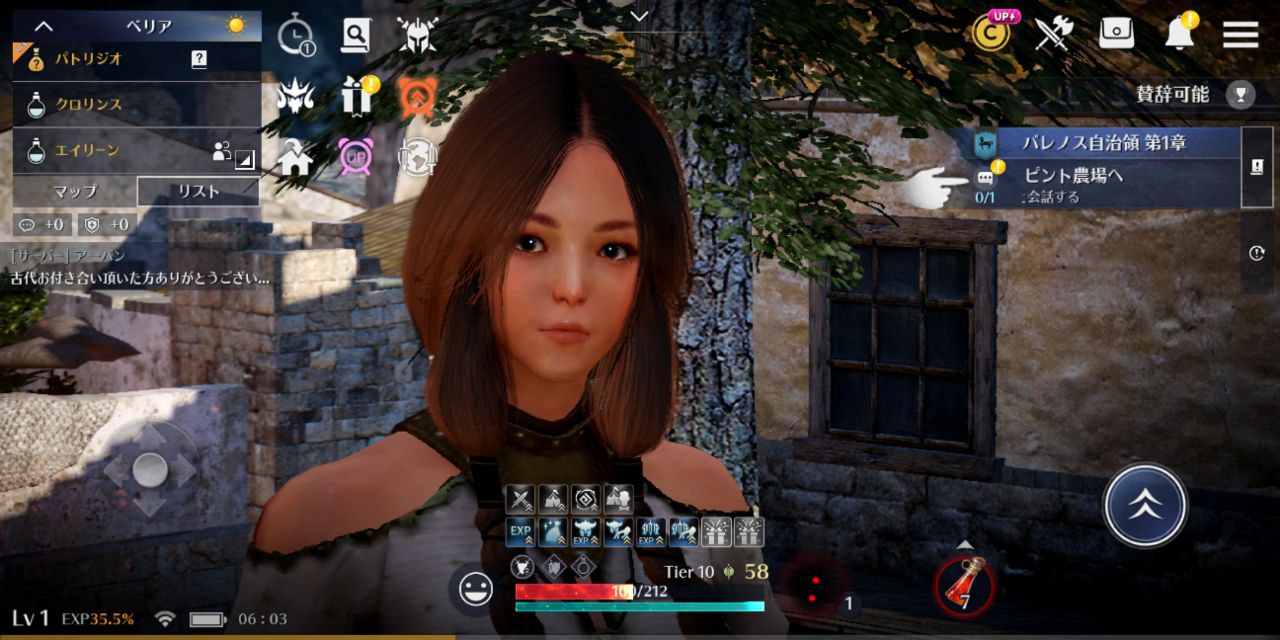Viewport: 1280px width, 640px height.
Task: Select the クロリンス NPC entry
Action: 110,105
